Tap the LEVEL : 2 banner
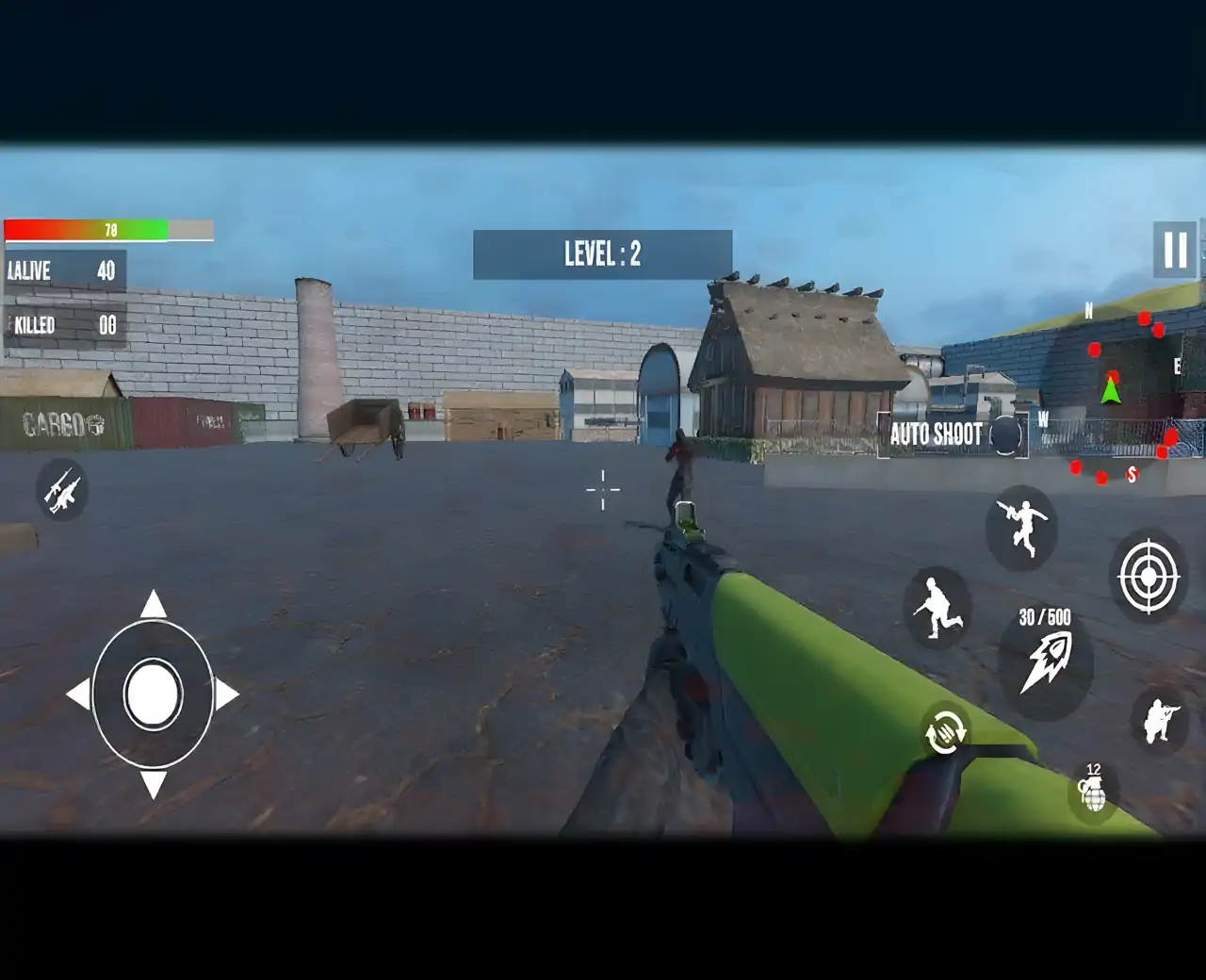This screenshot has height=980, width=1206. 601,251
